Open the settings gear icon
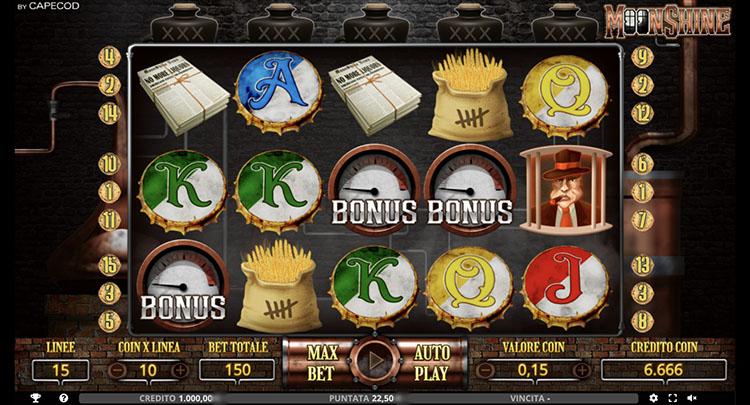The image size is (750, 405). click(653, 398)
